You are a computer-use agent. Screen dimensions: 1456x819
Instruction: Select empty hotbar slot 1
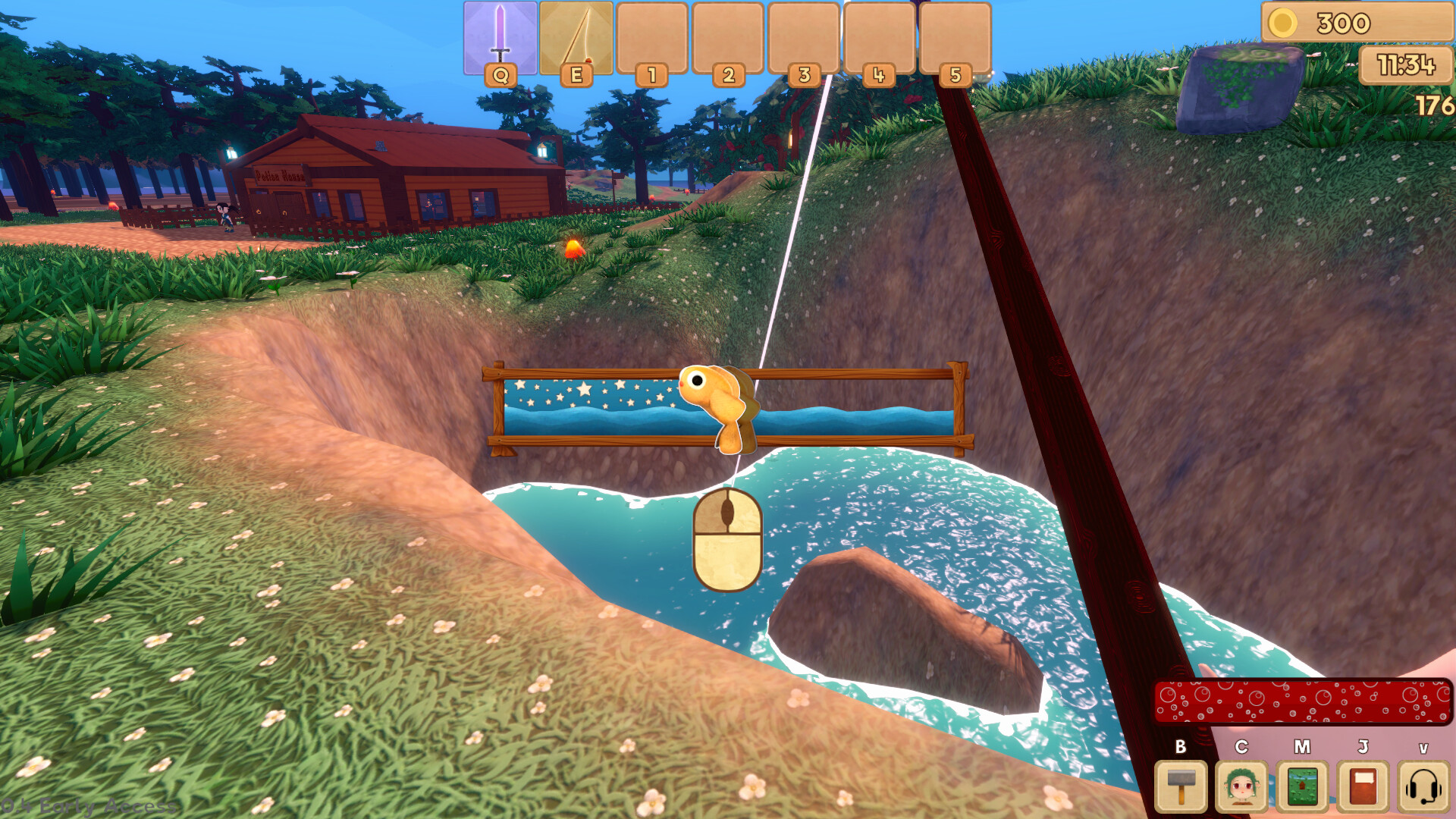pos(652,38)
